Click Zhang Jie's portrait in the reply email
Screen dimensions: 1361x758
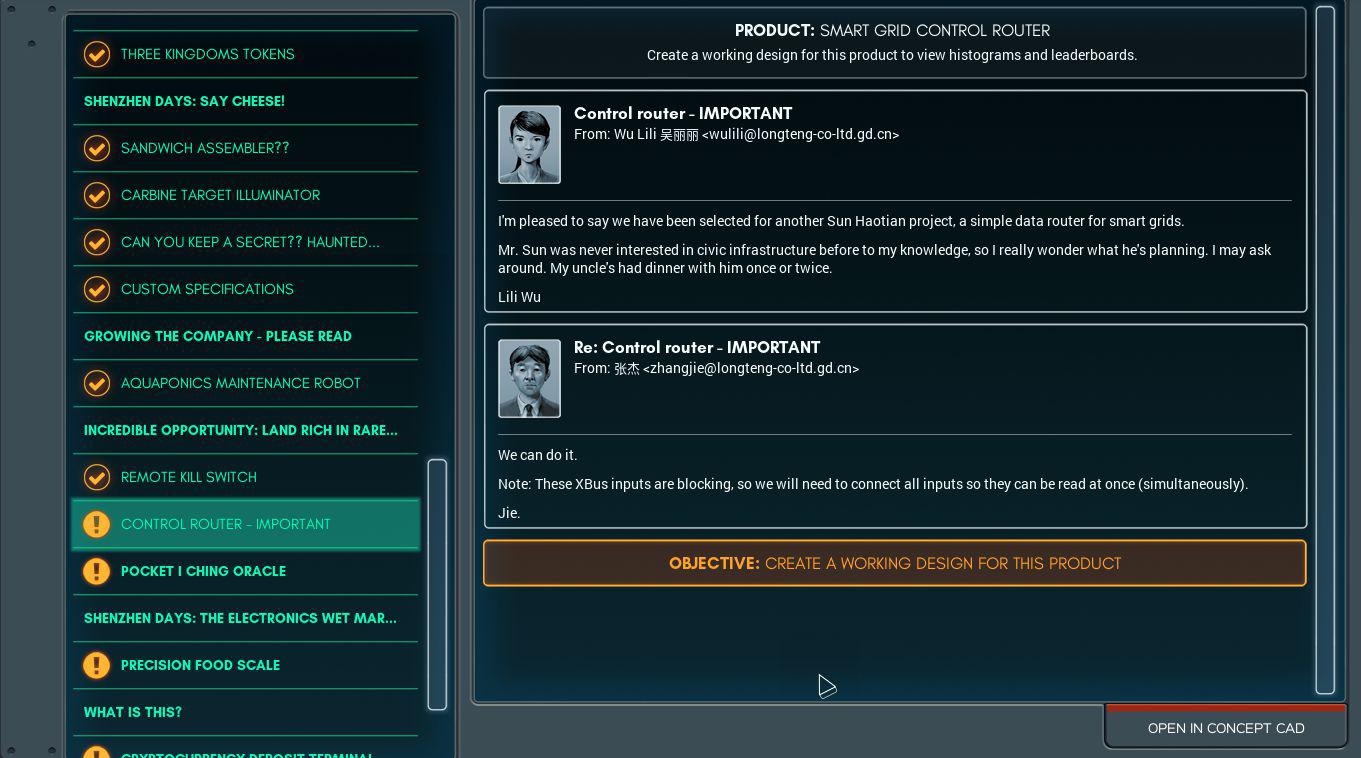coord(530,378)
